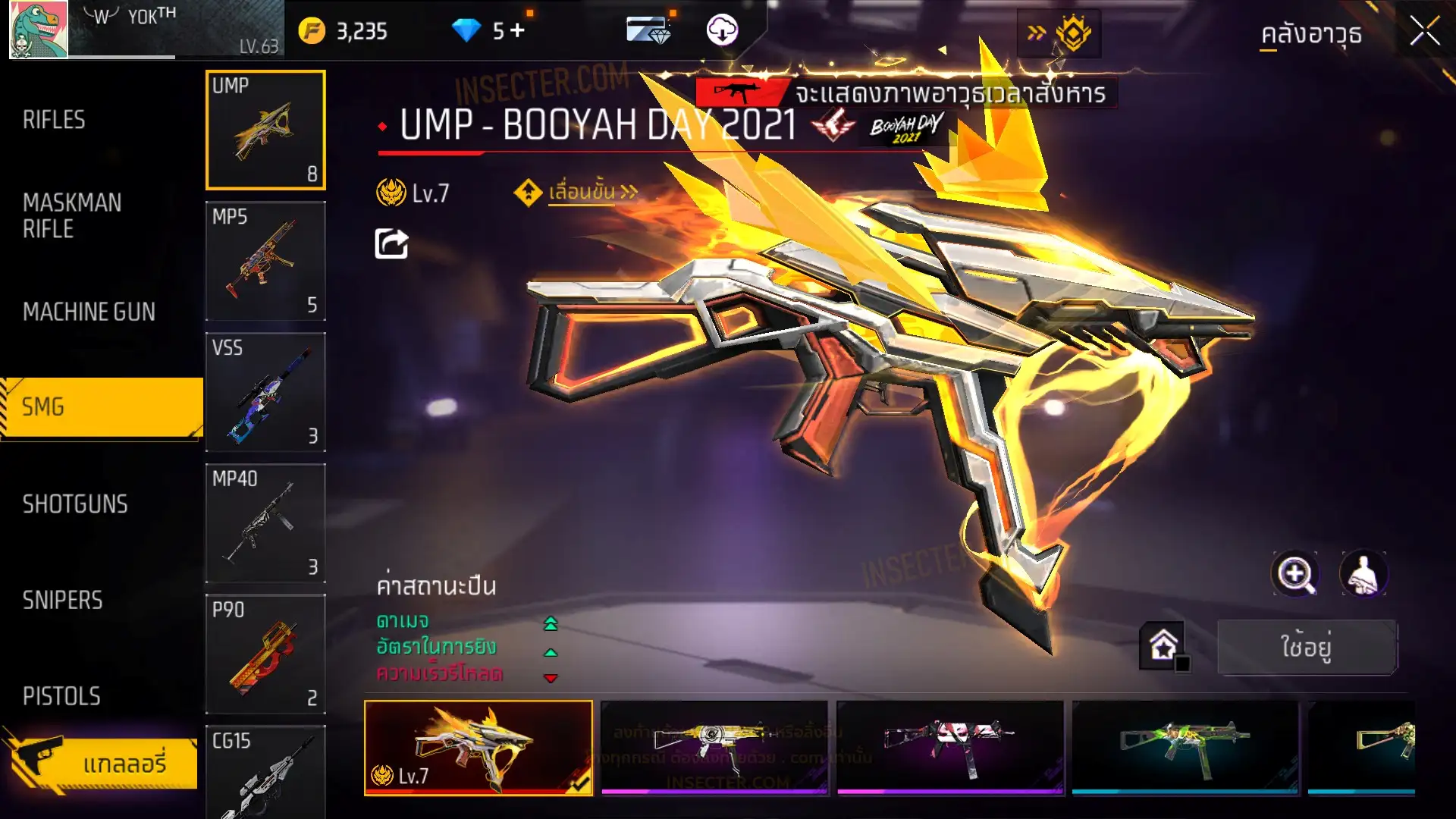Share the UMP Booyah Day skin
This screenshot has height=819, width=1456.
(391, 244)
